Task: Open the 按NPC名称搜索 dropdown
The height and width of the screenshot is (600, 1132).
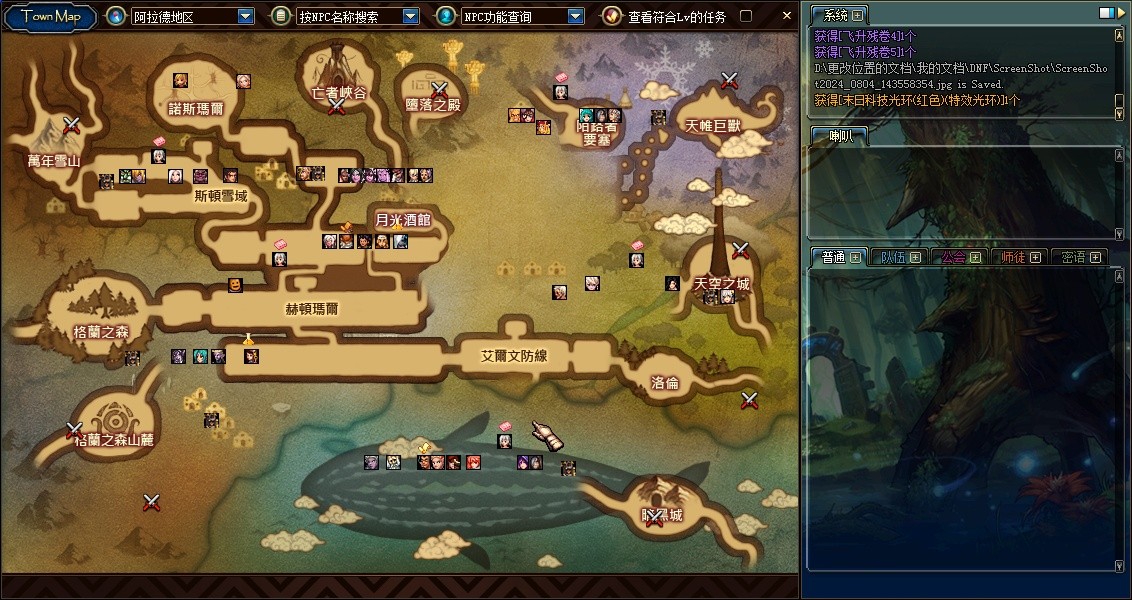Action: point(411,16)
